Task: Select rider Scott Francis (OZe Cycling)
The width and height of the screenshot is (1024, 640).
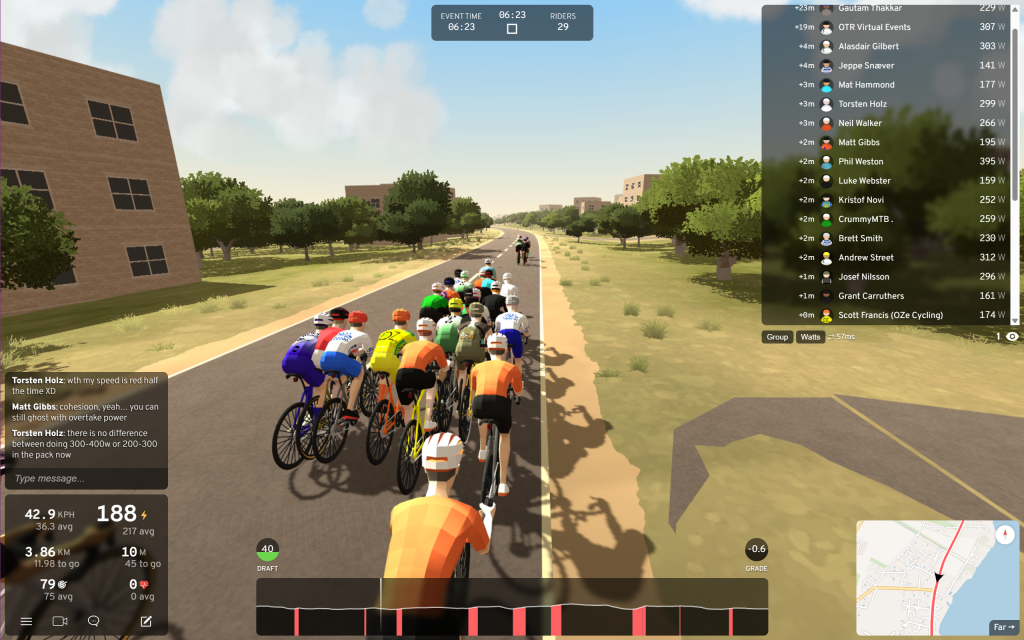Action: (x=890, y=315)
